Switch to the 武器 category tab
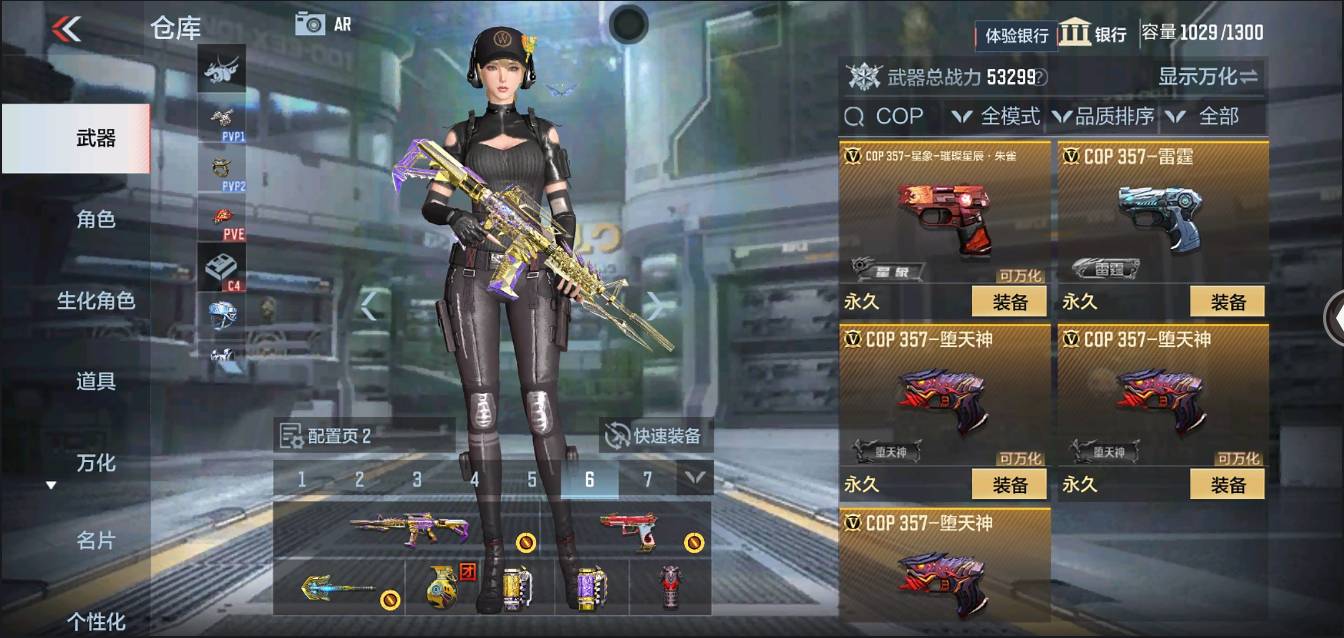1344x638 pixels. point(95,138)
